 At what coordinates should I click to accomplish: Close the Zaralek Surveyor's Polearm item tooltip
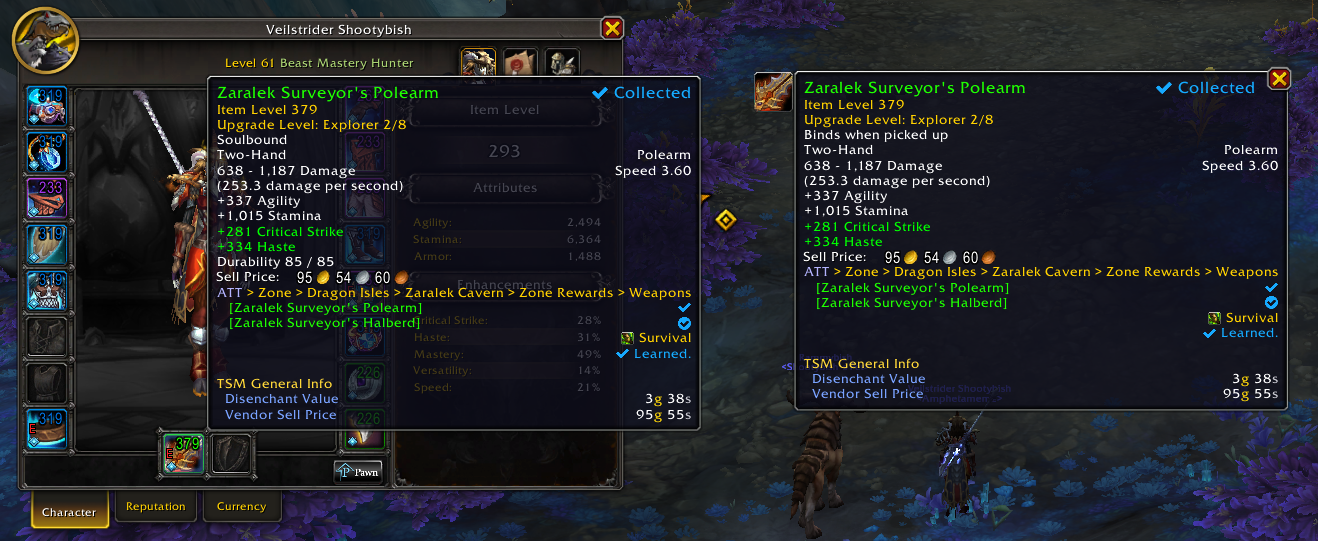tap(1278, 79)
